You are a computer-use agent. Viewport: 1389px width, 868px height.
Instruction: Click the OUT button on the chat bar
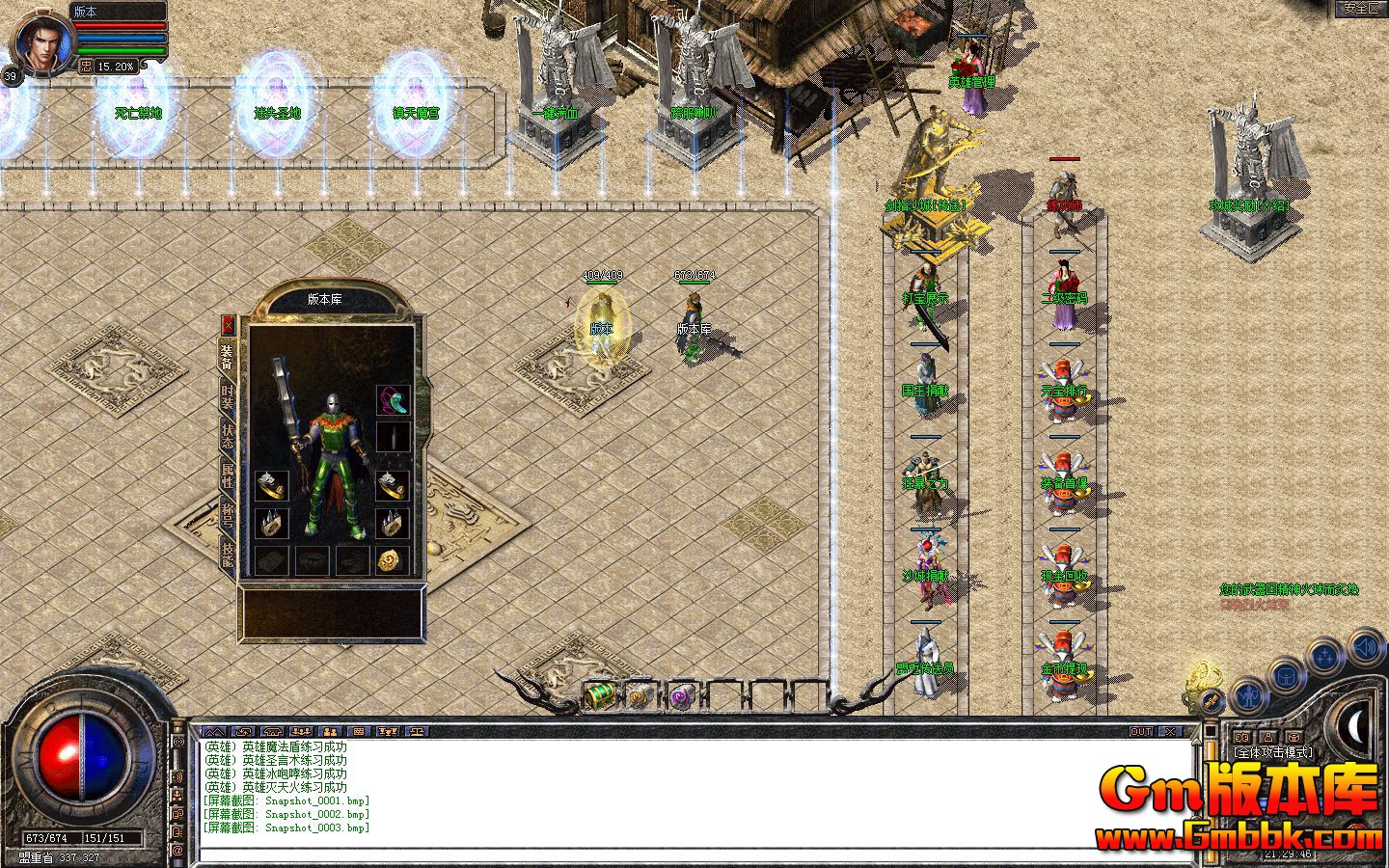(x=1141, y=732)
